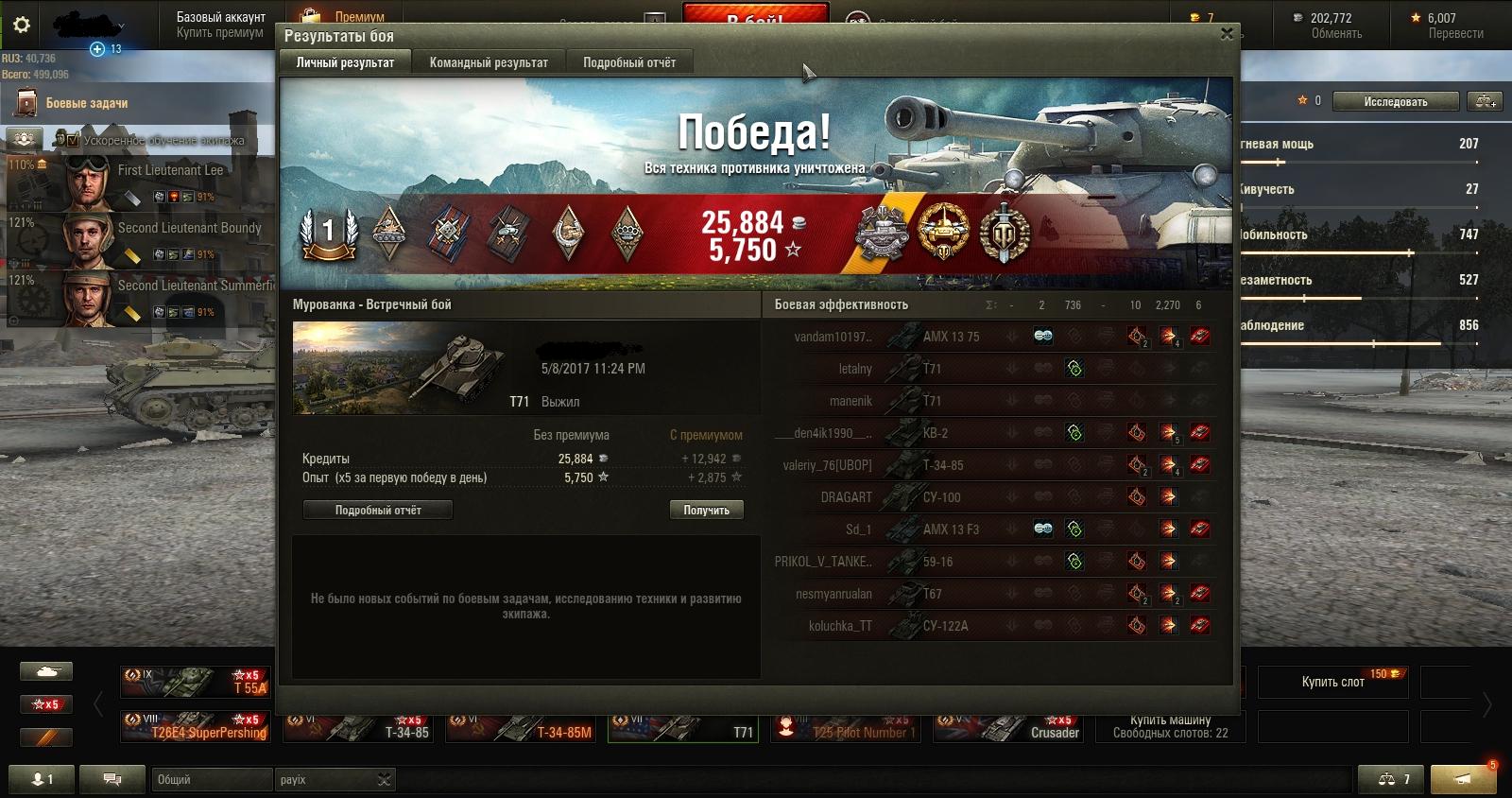Pick the T-34-85M tank from carousel
The image size is (1512, 798).
pos(521,727)
